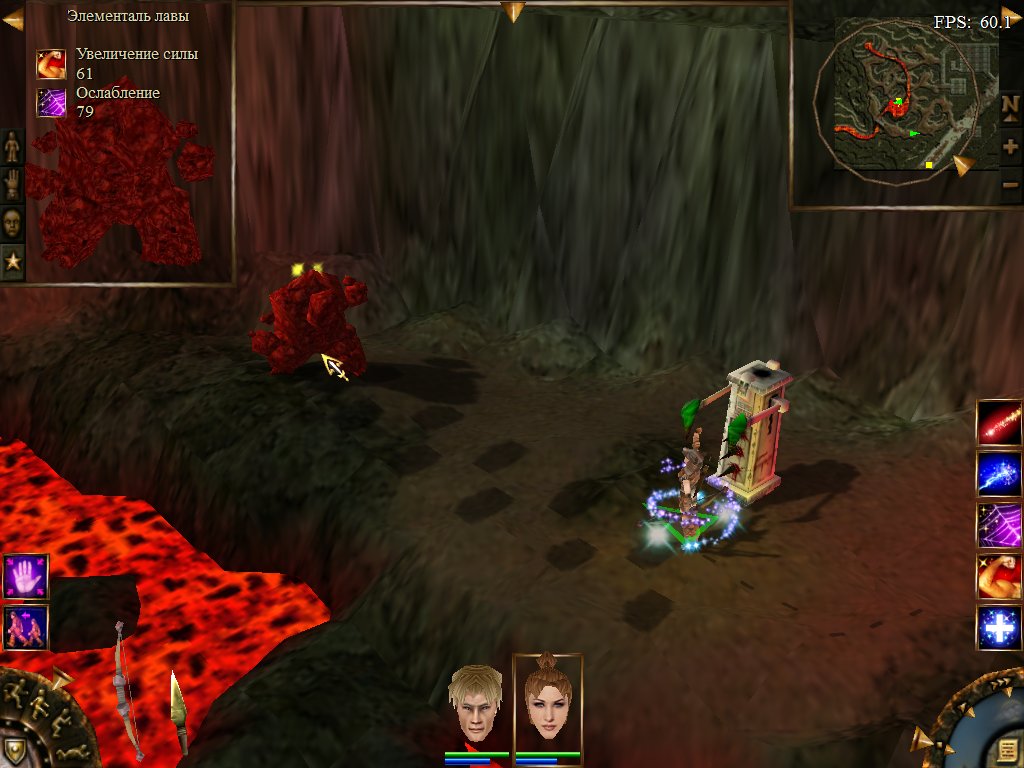Cast the red fire arrow spell
The image size is (1024, 768).
(x=999, y=423)
